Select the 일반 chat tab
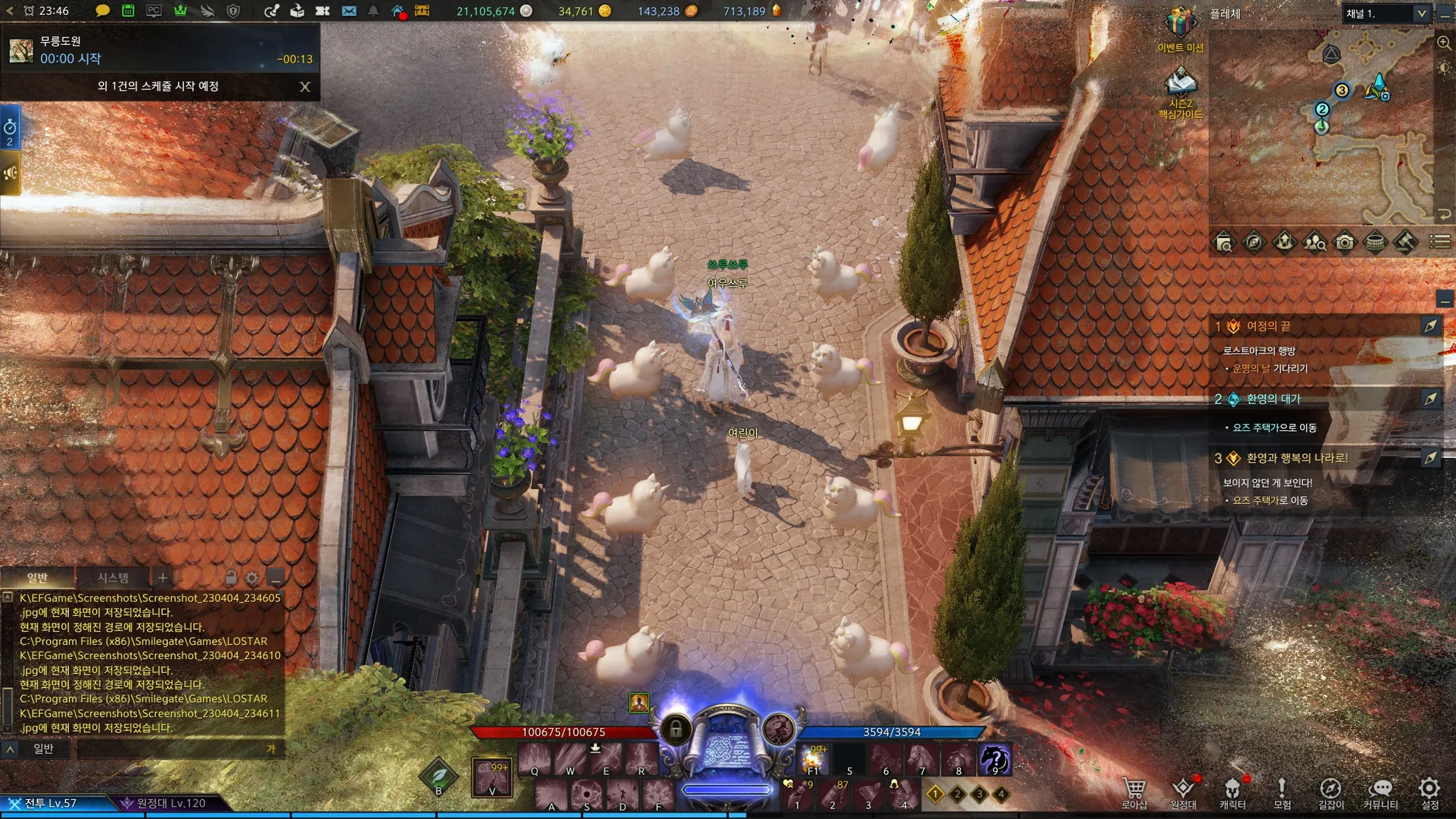Viewport: 1456px width, 819px height. coord(37,577)
